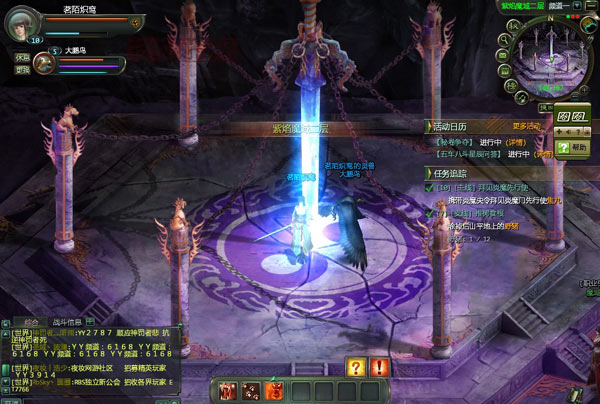Click the pet 休息 rest button
This screenshot has width=600, height=404.
21,58
